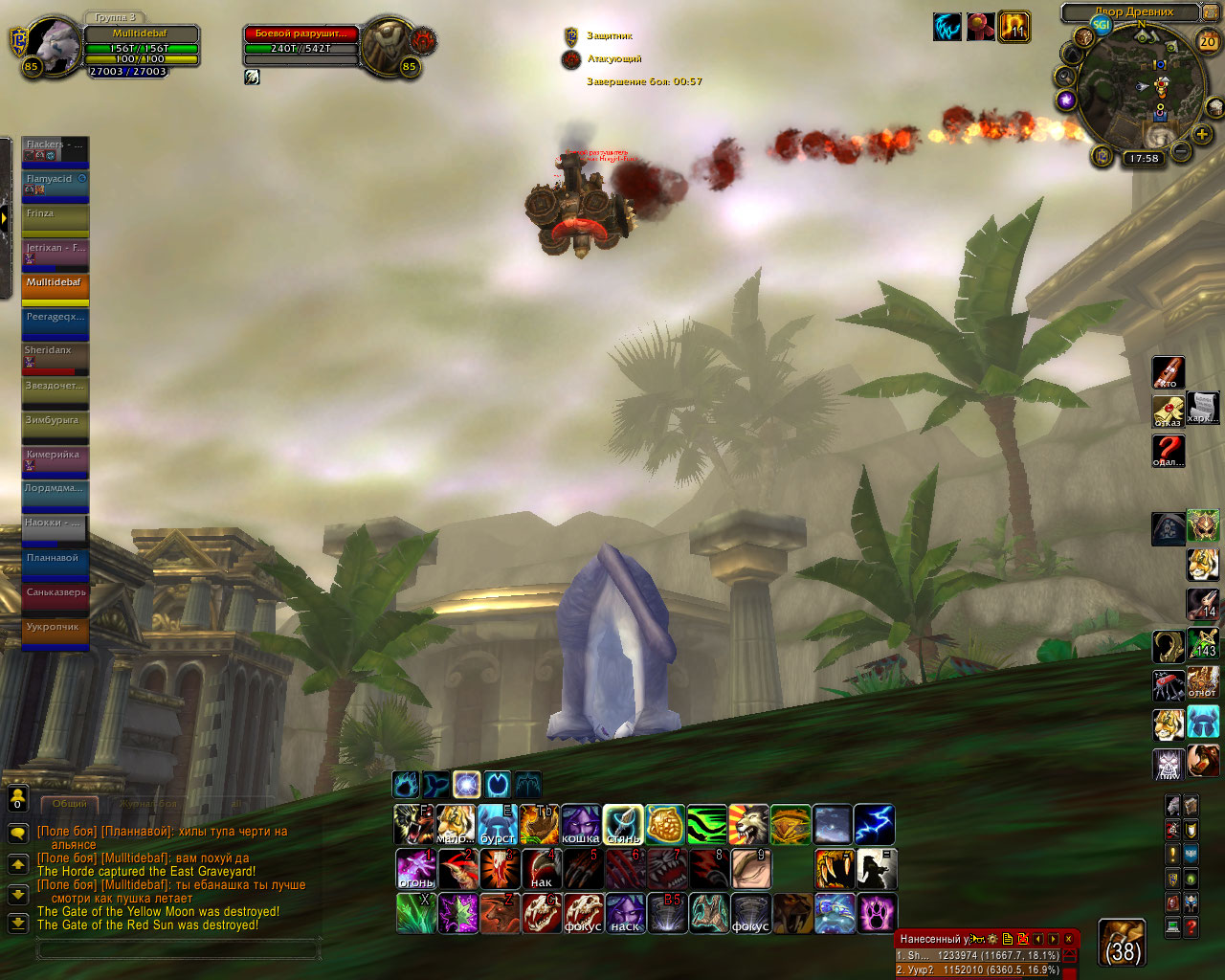Click the glowing orb stance button
Screen dimensions: 1225x980
pos(466,785)
